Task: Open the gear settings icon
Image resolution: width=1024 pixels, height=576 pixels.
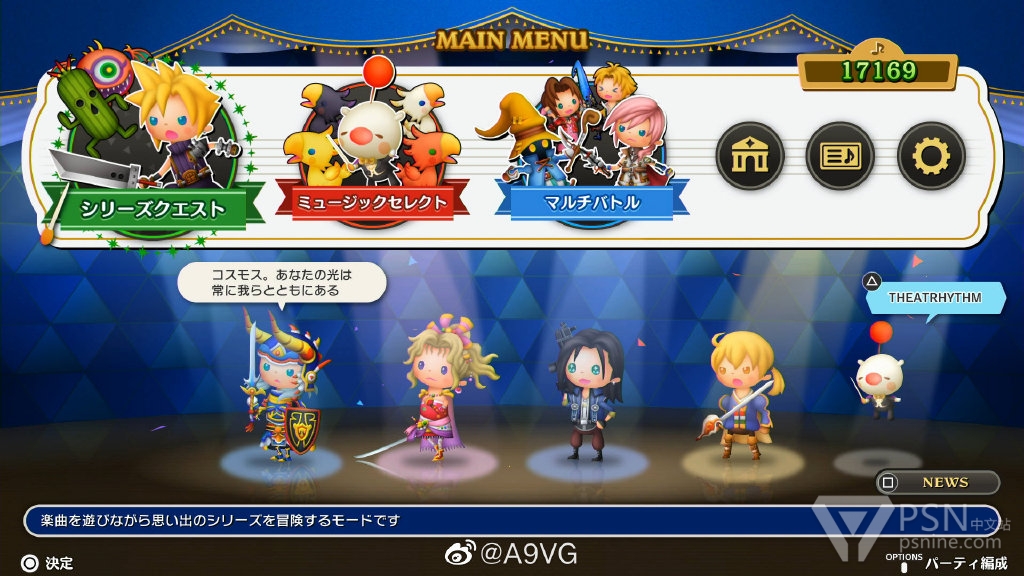Action: point(930,155)
